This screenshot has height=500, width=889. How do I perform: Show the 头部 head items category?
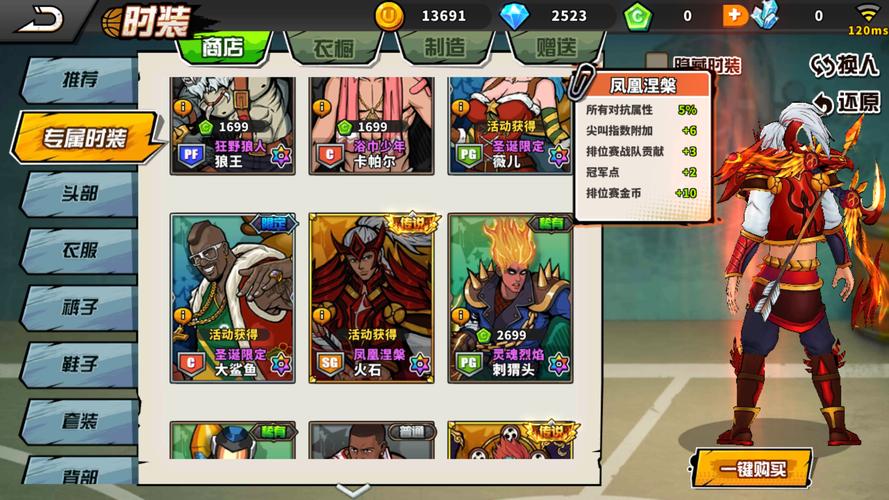[78, 193]
